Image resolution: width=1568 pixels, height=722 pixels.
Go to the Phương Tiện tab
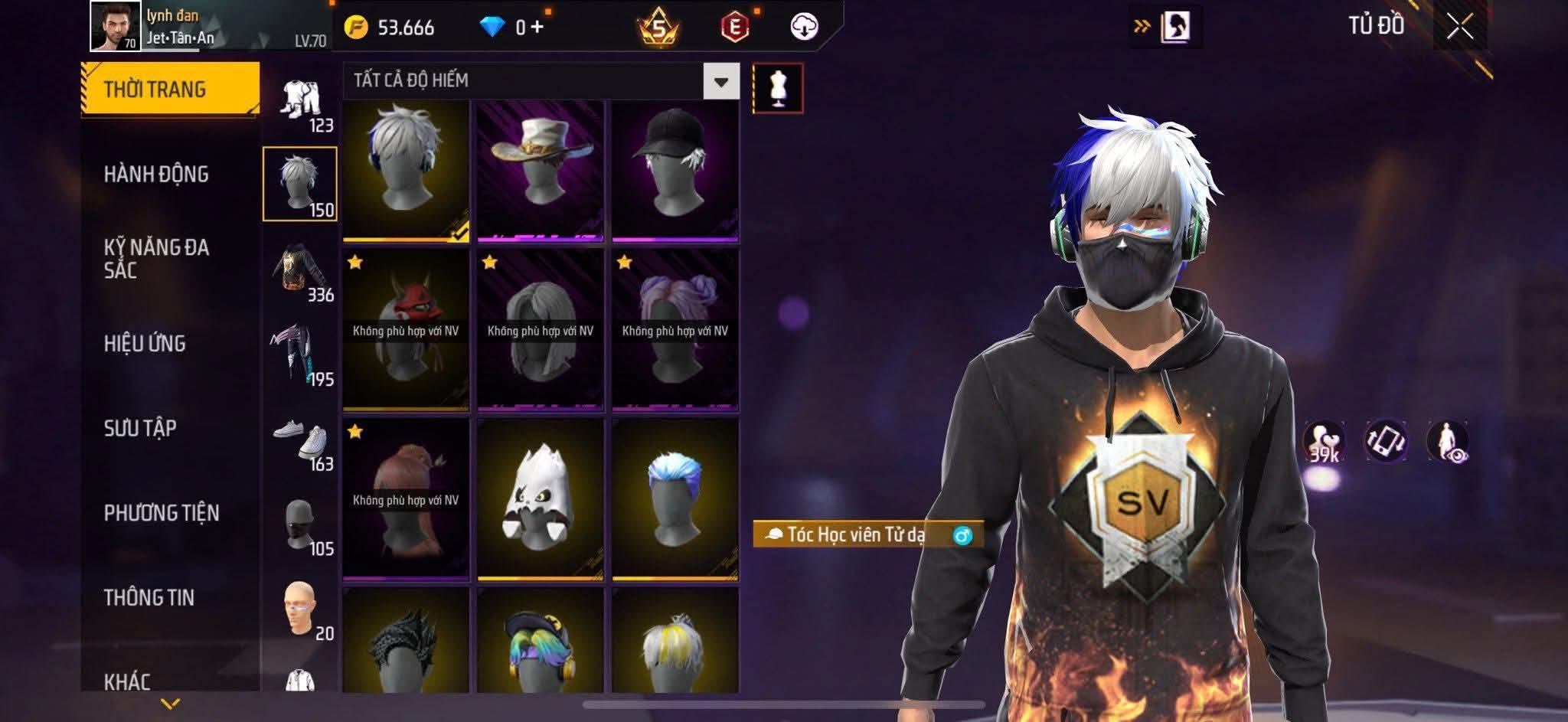point(162,513)
